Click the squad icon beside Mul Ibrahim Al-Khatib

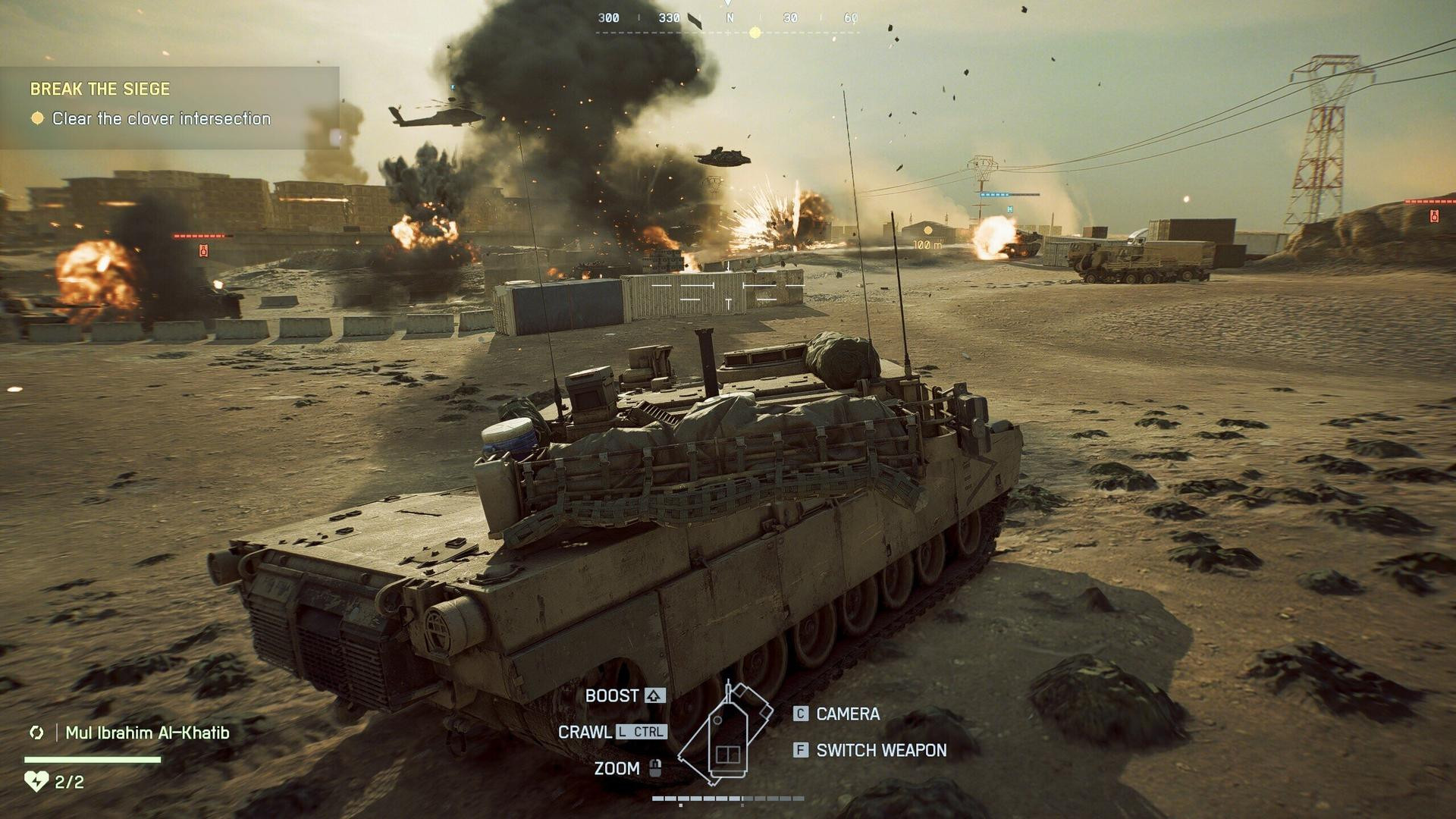pyautogui.click(x=36, y=733)
